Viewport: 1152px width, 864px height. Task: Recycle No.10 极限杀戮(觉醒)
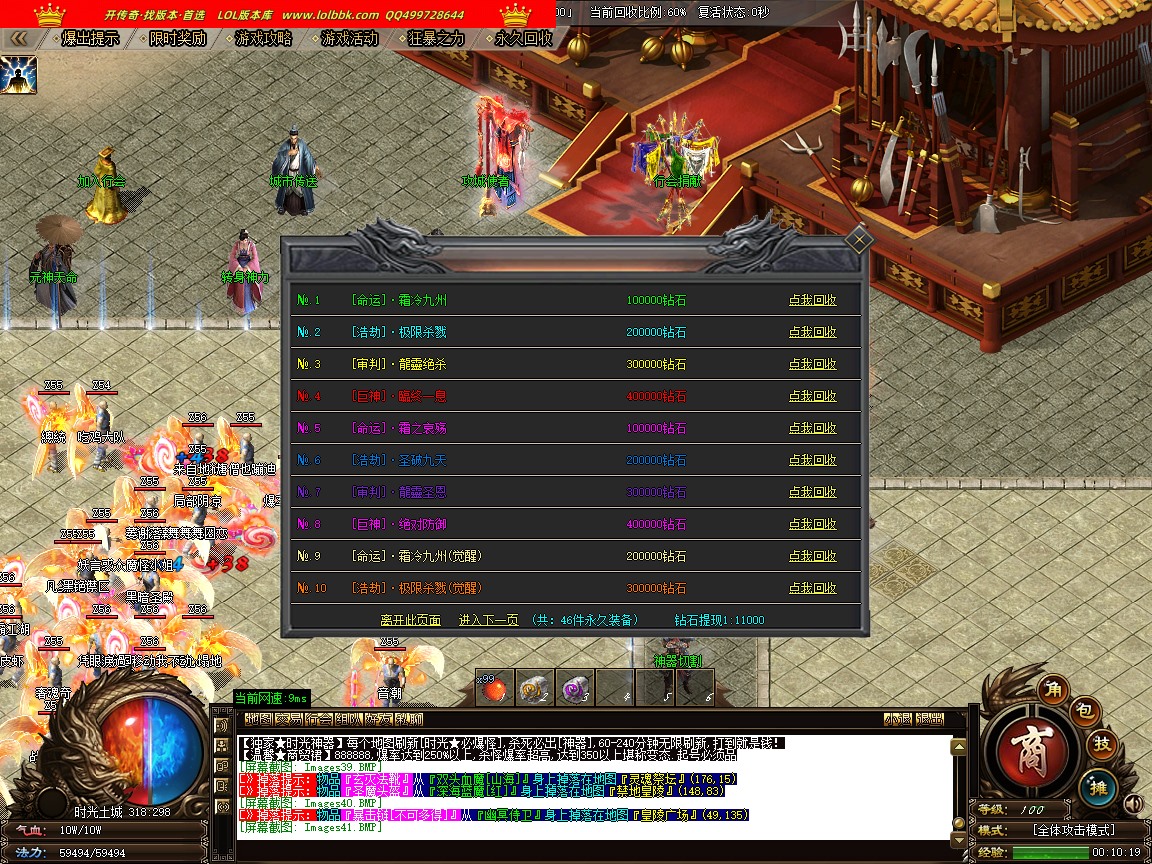pos(812,588)
